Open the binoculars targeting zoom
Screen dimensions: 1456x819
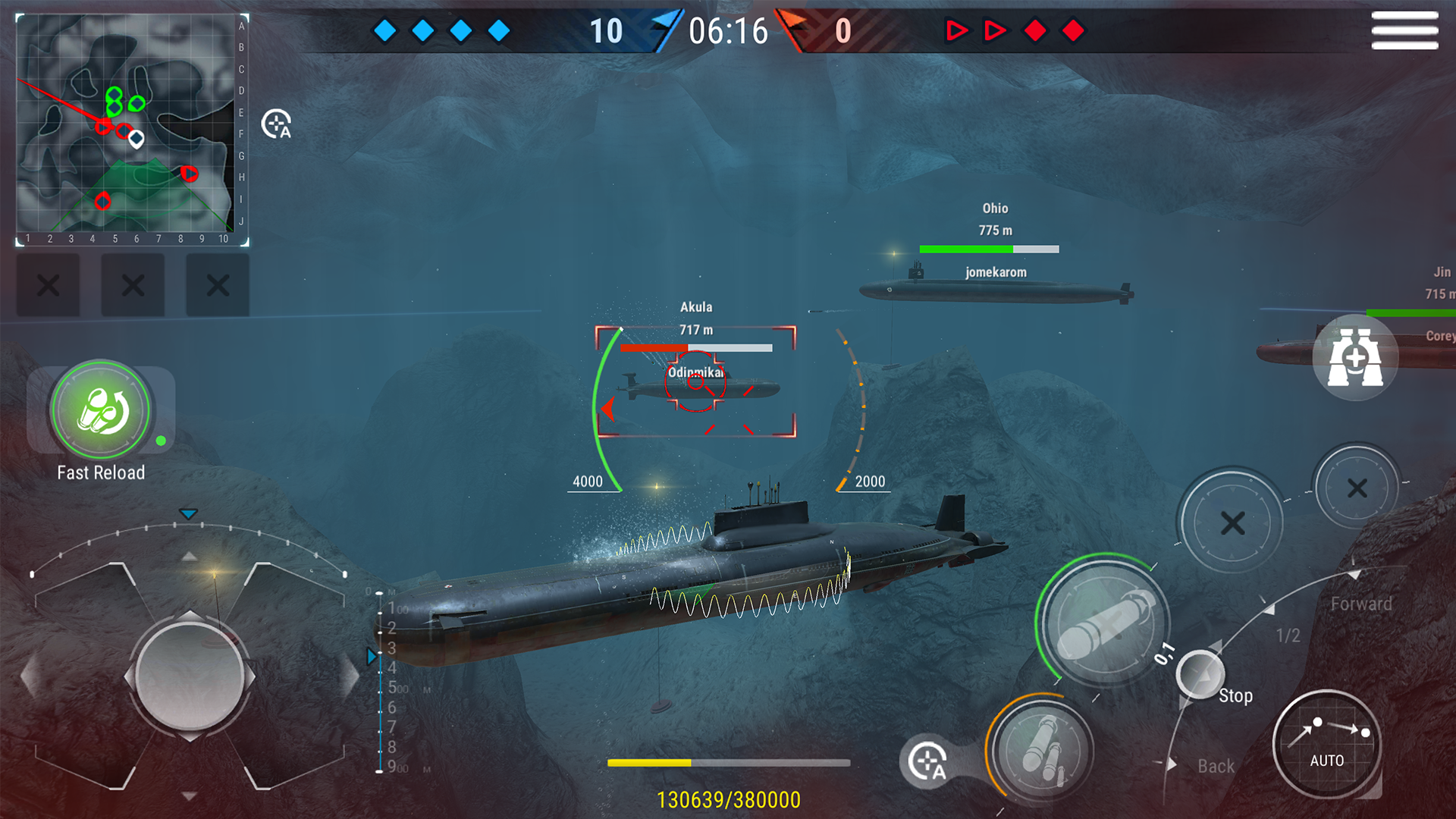pos(1357,356)
